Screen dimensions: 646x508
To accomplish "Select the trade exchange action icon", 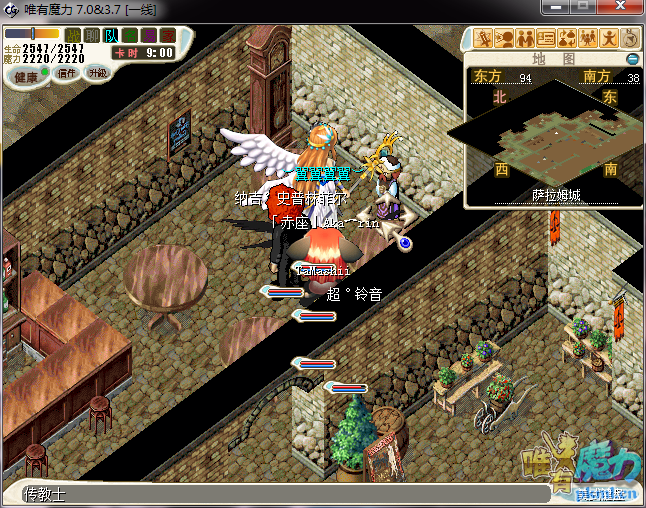I will (x=567, y=39).
